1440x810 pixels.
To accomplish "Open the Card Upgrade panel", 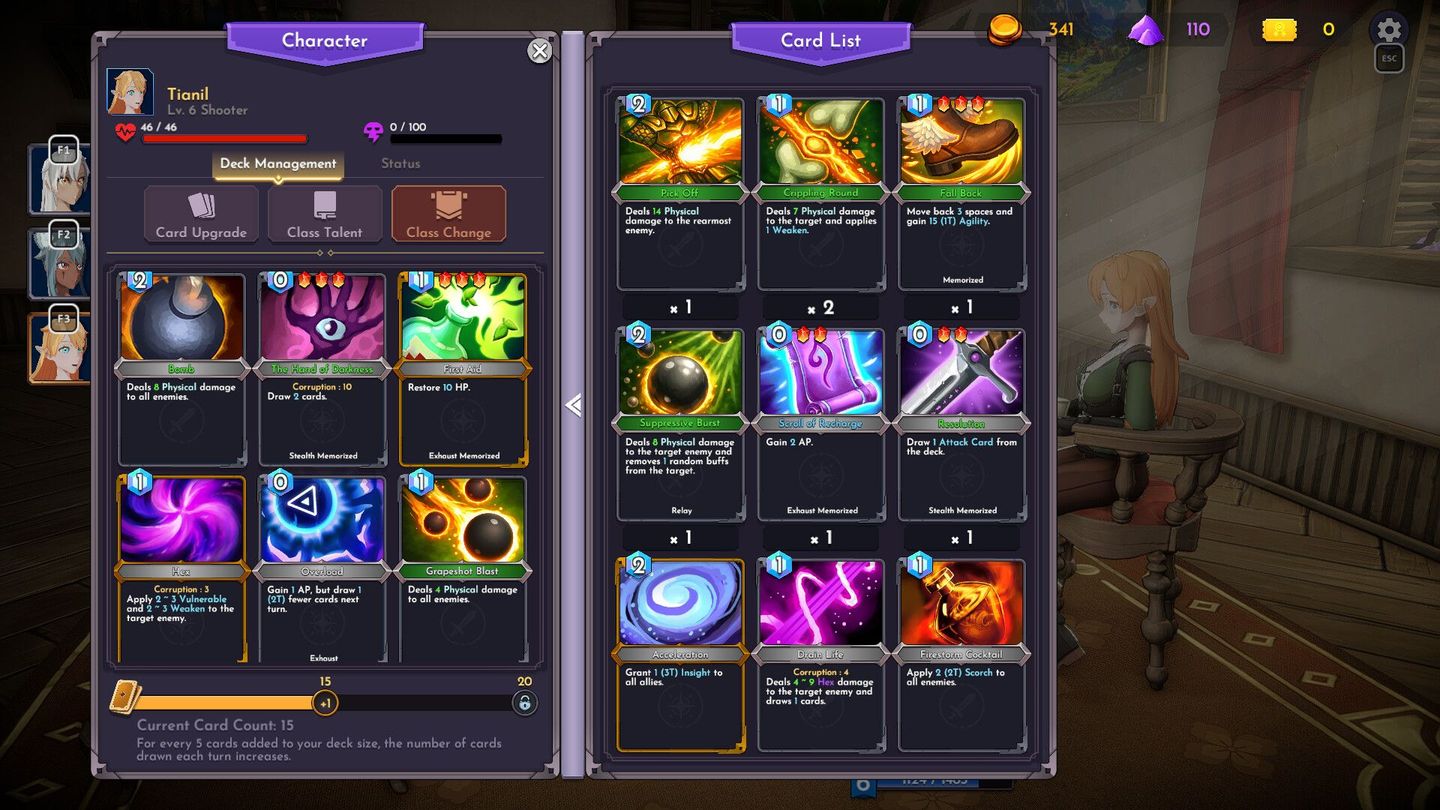I will pyautogui.click(x=200, y=213).
